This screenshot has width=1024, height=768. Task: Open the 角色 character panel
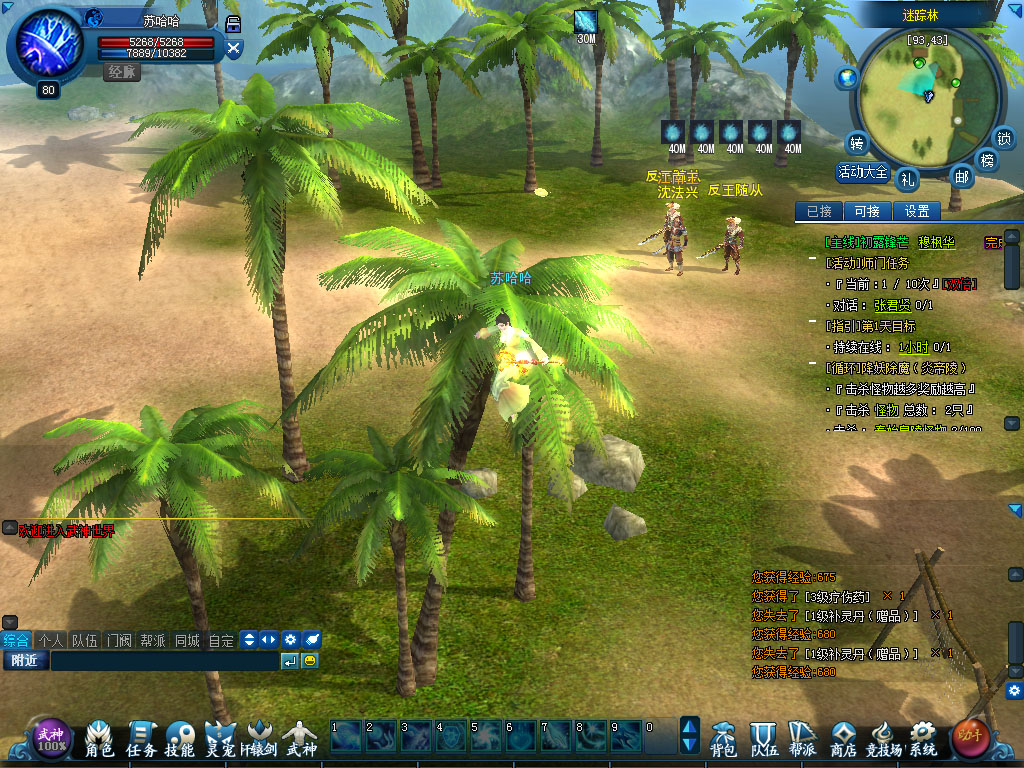pos(99,737)
